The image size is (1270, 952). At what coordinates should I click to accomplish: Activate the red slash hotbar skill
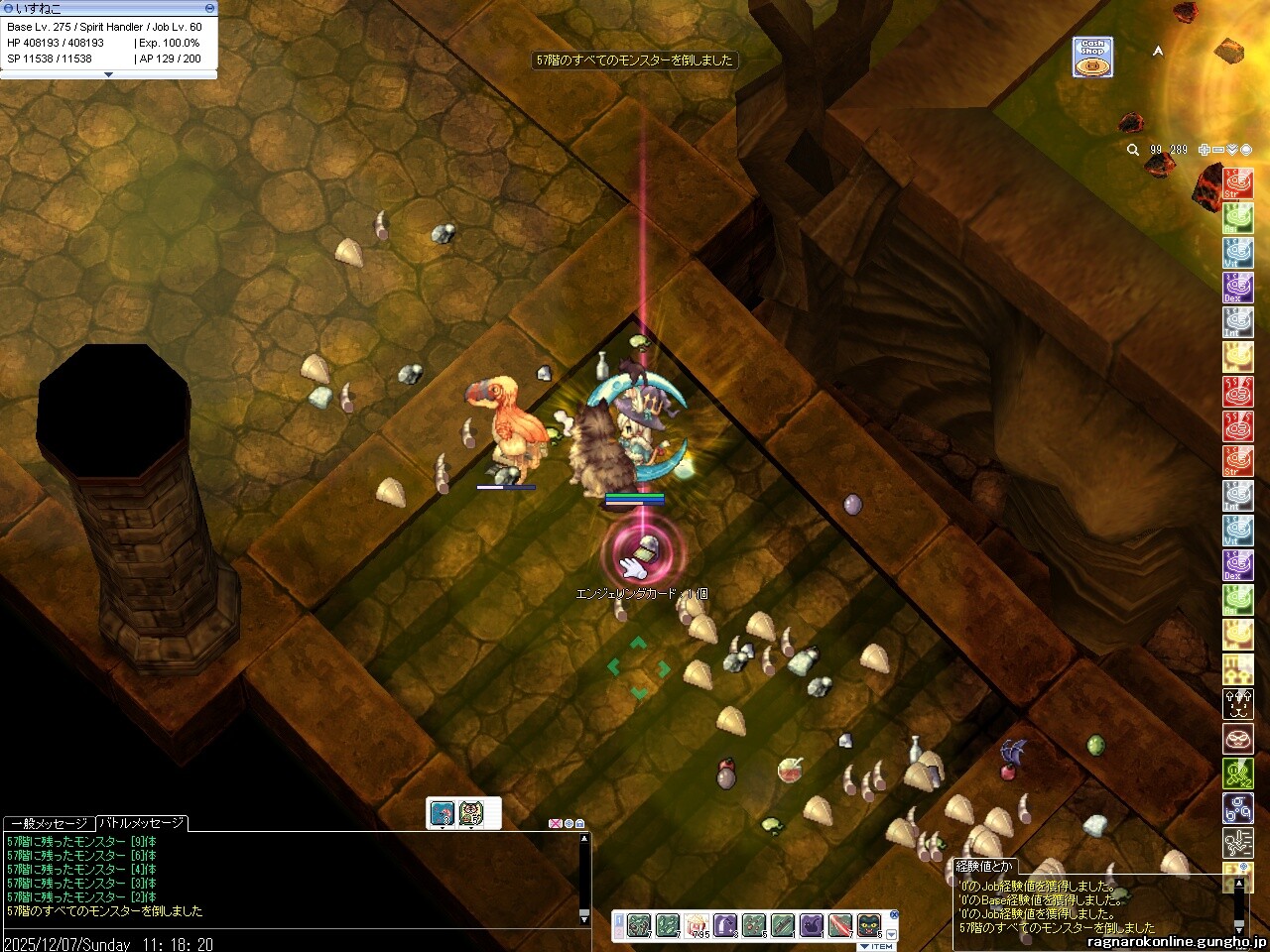(x=840, y=926)
